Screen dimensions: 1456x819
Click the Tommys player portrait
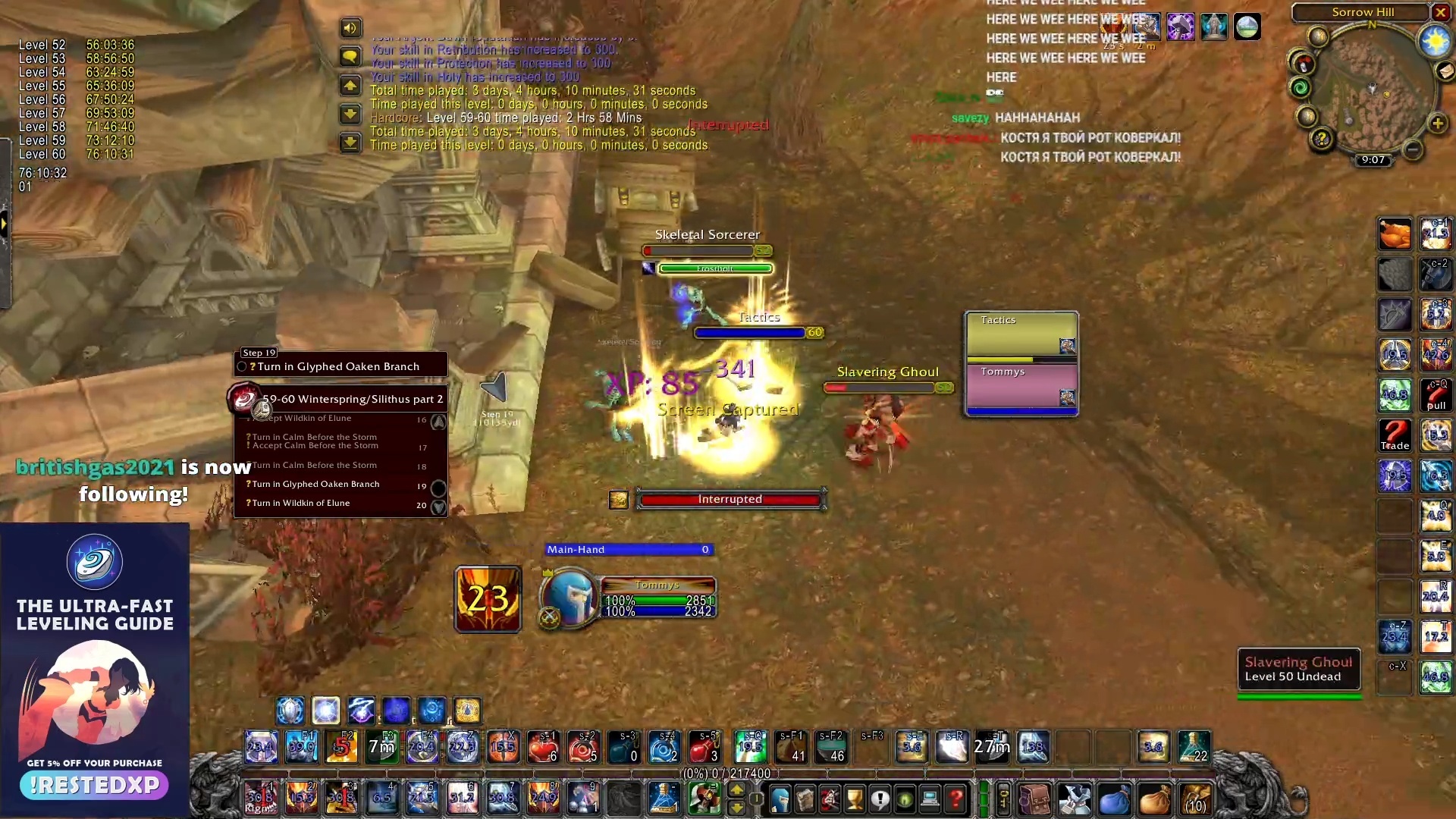coord(570,597)
